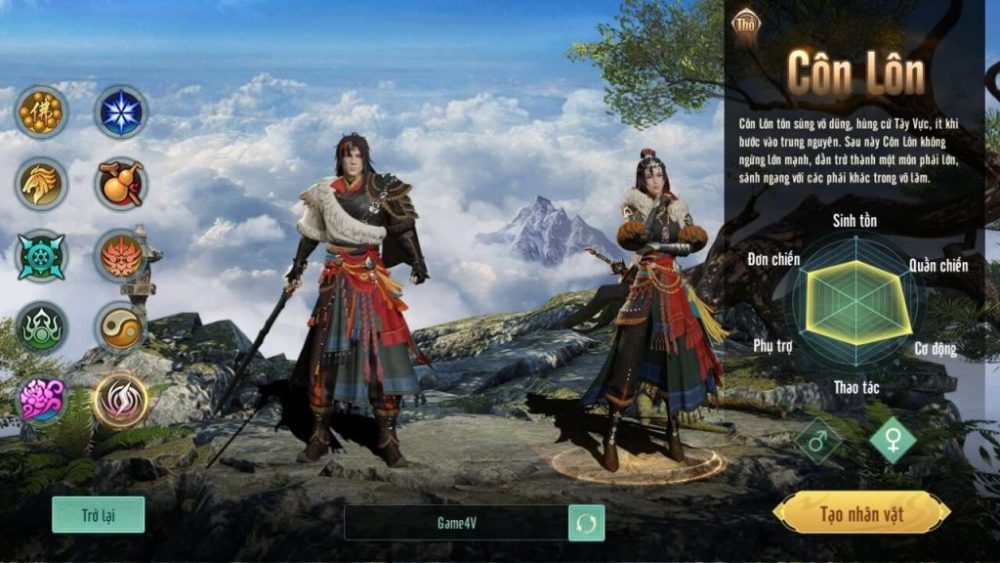Choose the green trident flame sect icon
The image size is (1000, 563).
click(41, 328)
